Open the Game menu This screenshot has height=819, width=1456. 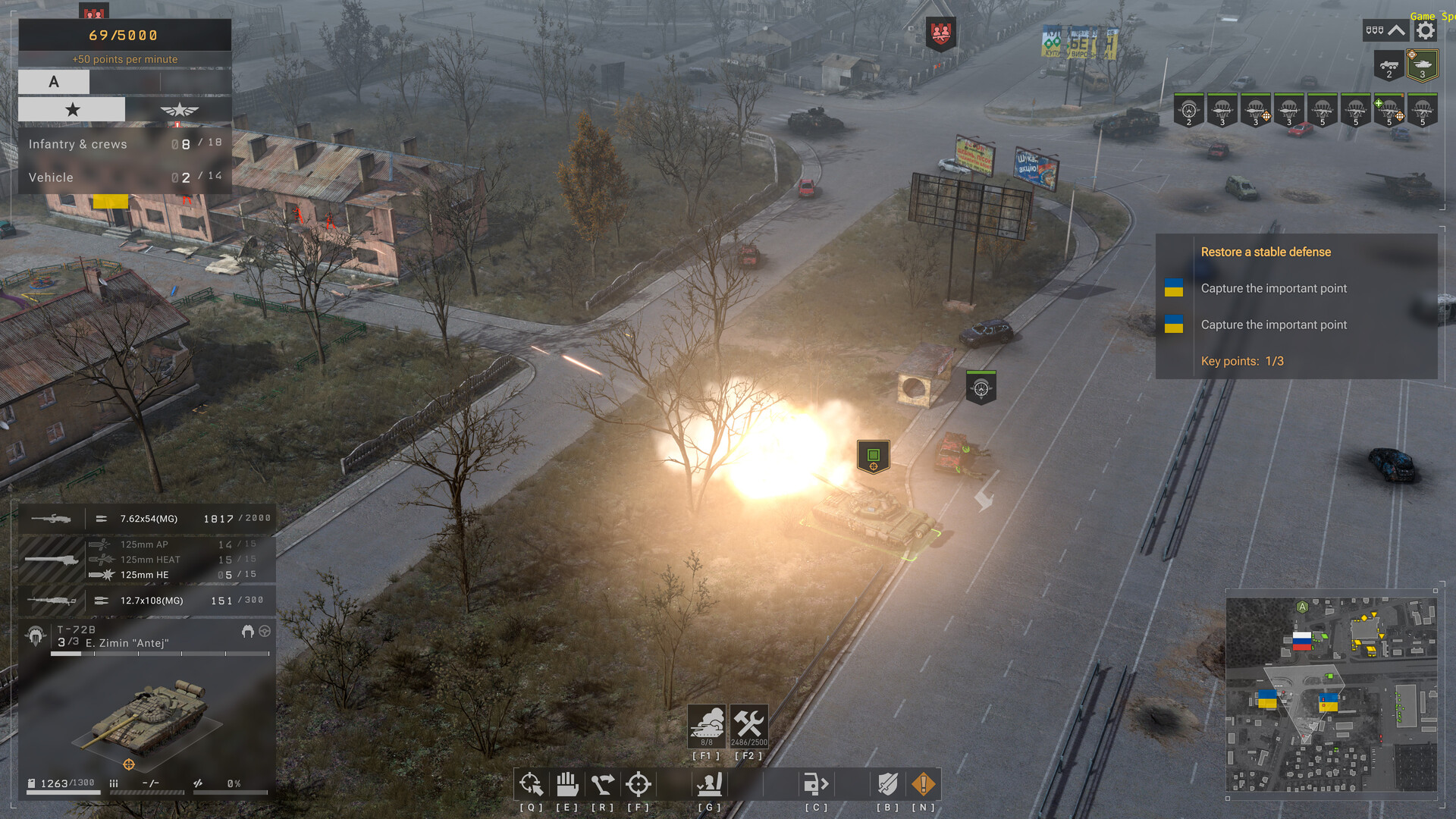pos(1421,16)
